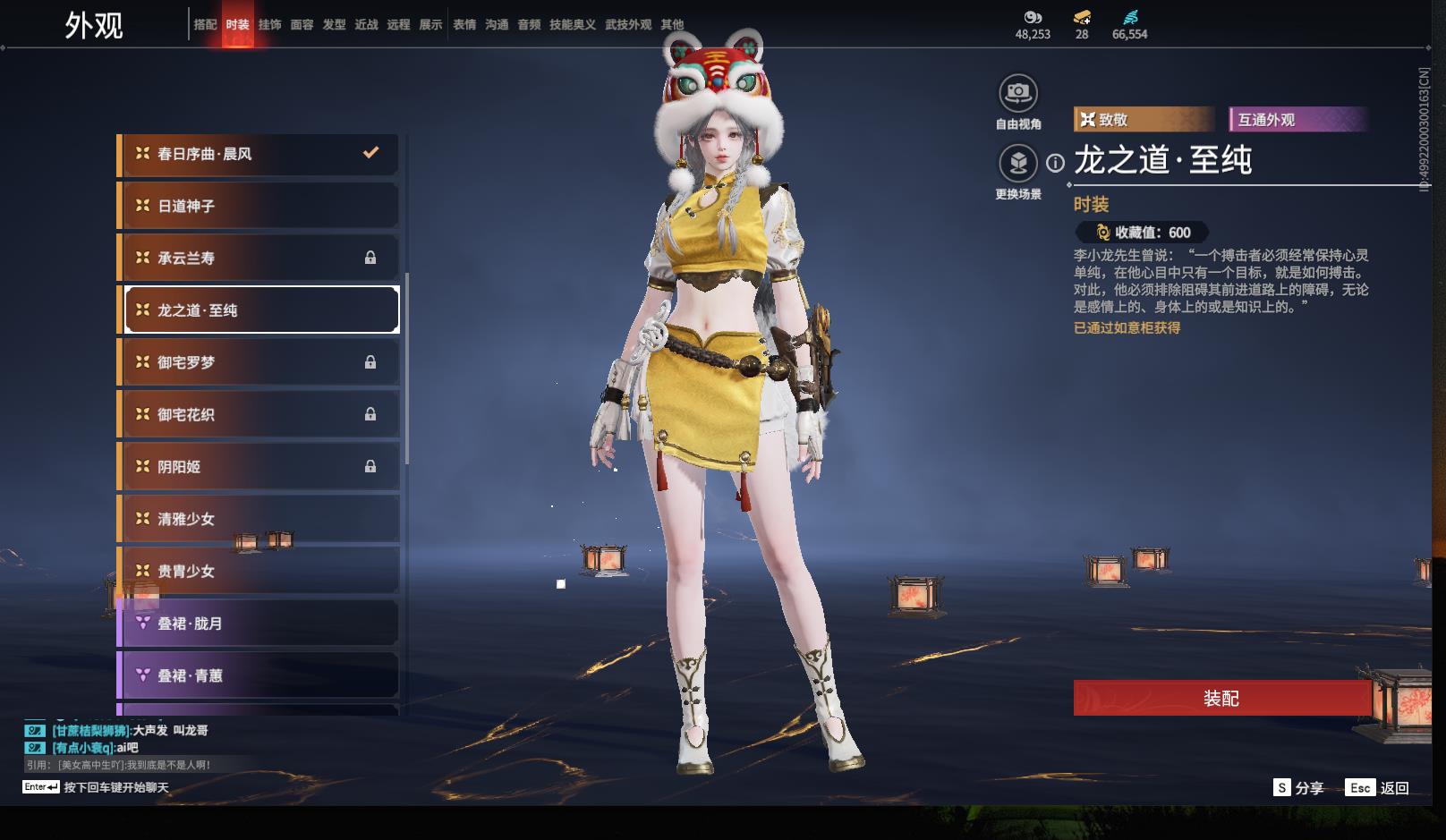The image size is (1446, 840).
Task: Open the 更换场景 change scene option
Action: pyautogui.click(x=1017, y=164)
